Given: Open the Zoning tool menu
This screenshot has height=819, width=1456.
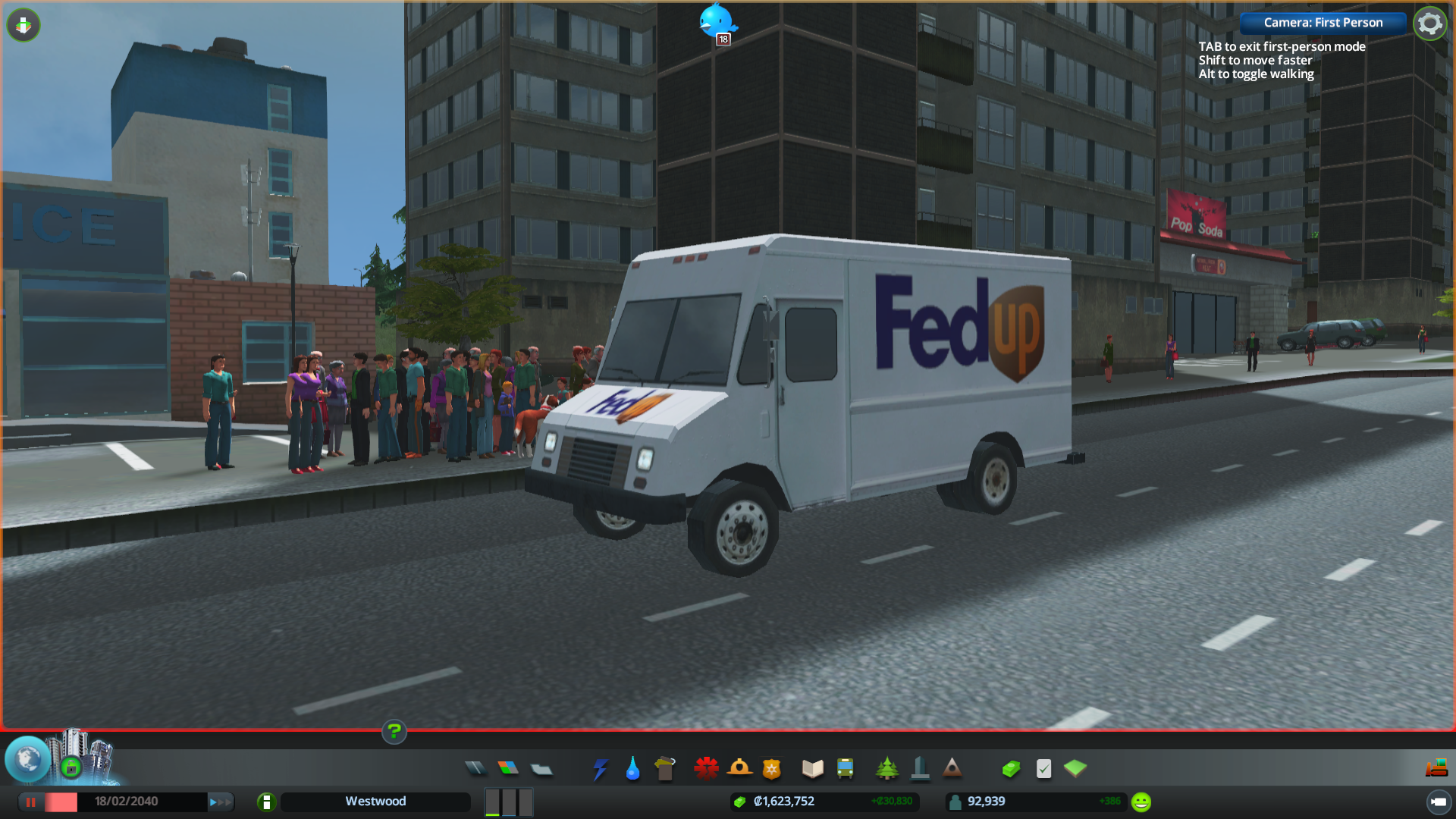Looking at the screenshot, I should click(508, 768).
